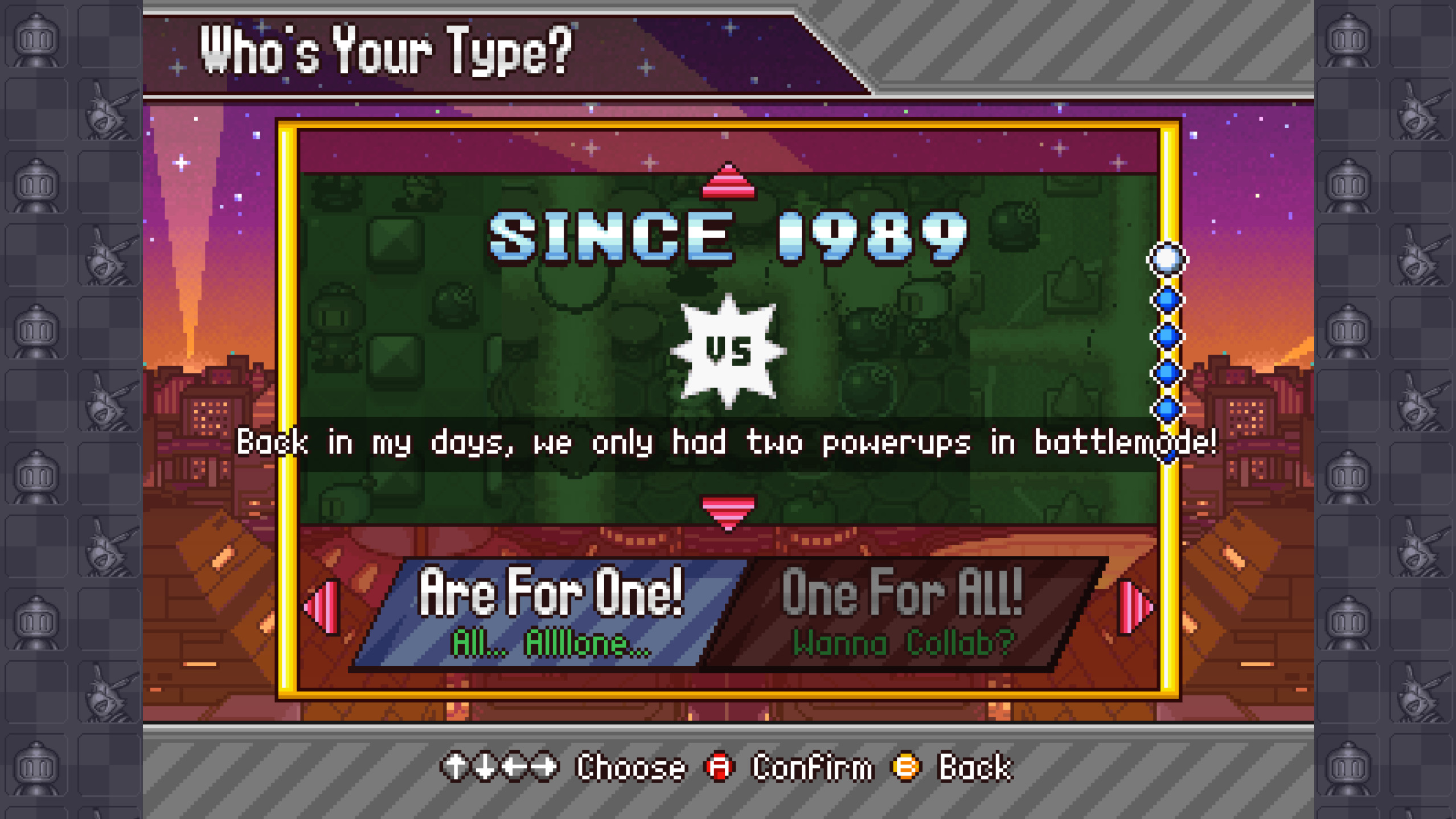Click the up arrow icon in the control hints
The image size is (1456, 819).
[x=456, y=767]
